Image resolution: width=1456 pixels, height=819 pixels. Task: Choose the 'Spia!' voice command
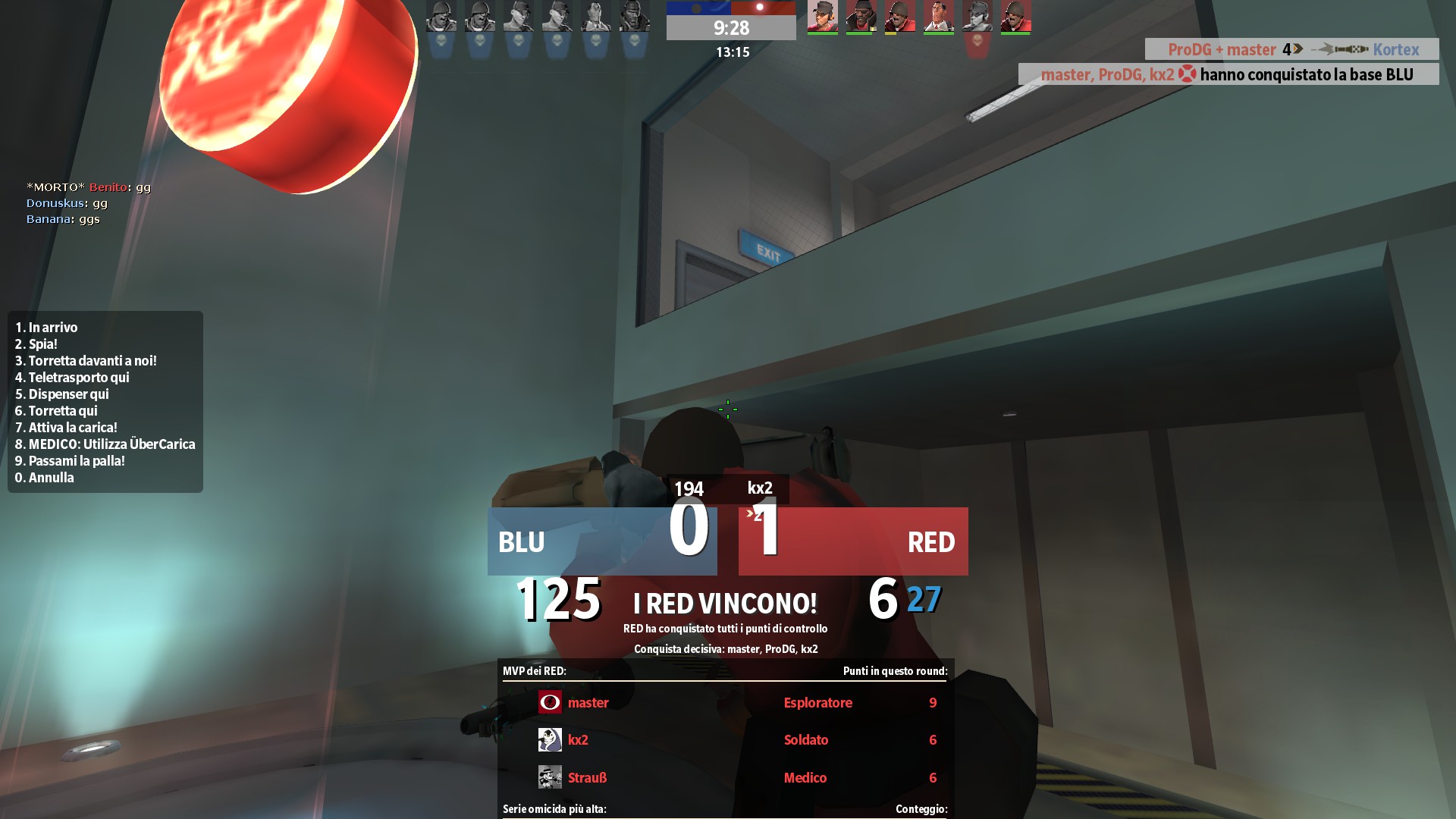click(x=36, y=344)
